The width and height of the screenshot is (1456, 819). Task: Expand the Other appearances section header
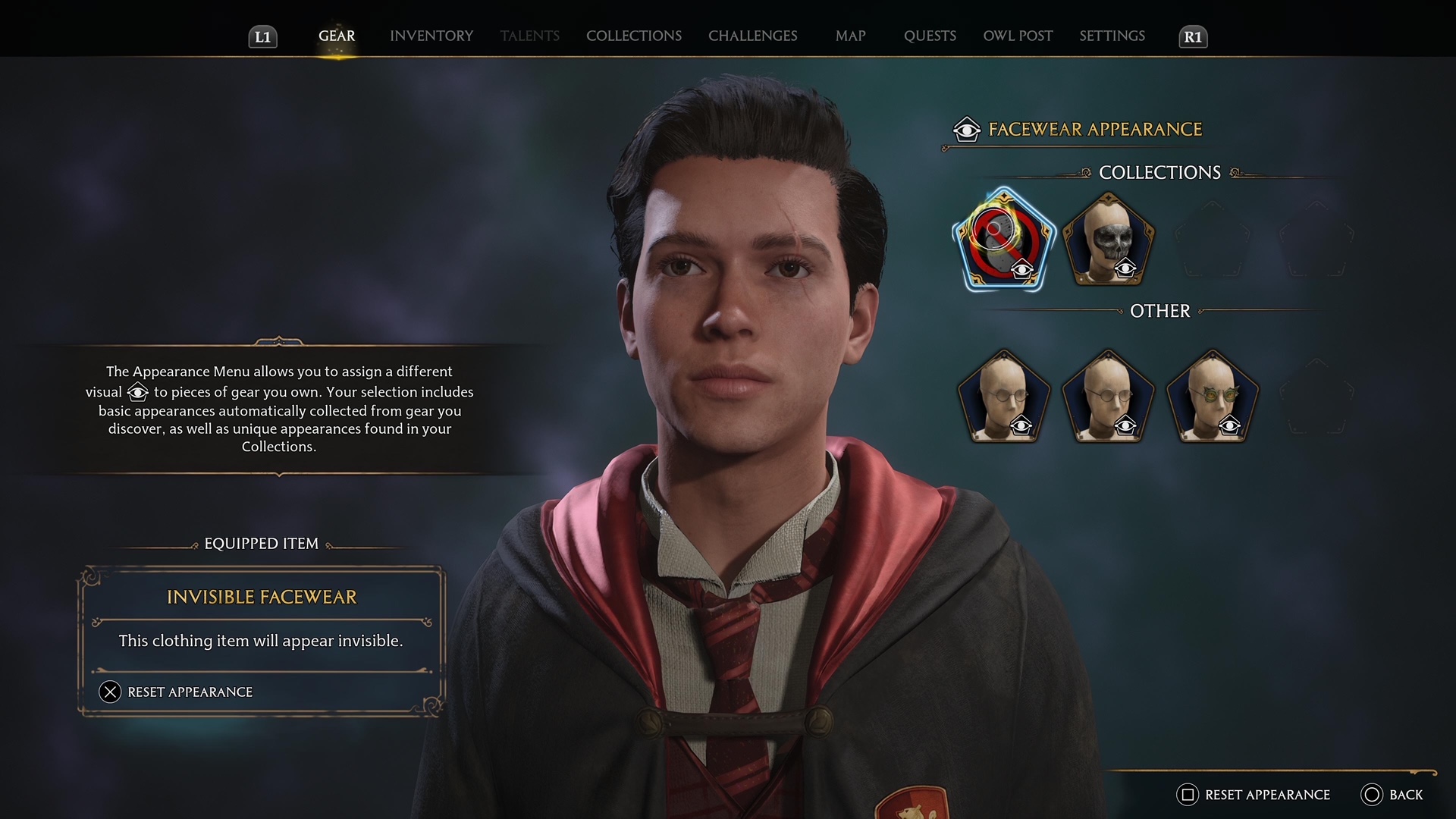[1159, 311]
